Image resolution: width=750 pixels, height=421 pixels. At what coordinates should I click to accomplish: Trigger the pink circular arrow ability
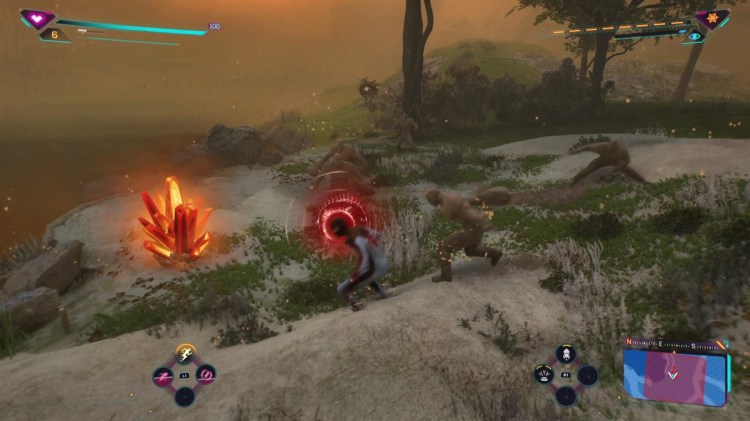[206, 376]
